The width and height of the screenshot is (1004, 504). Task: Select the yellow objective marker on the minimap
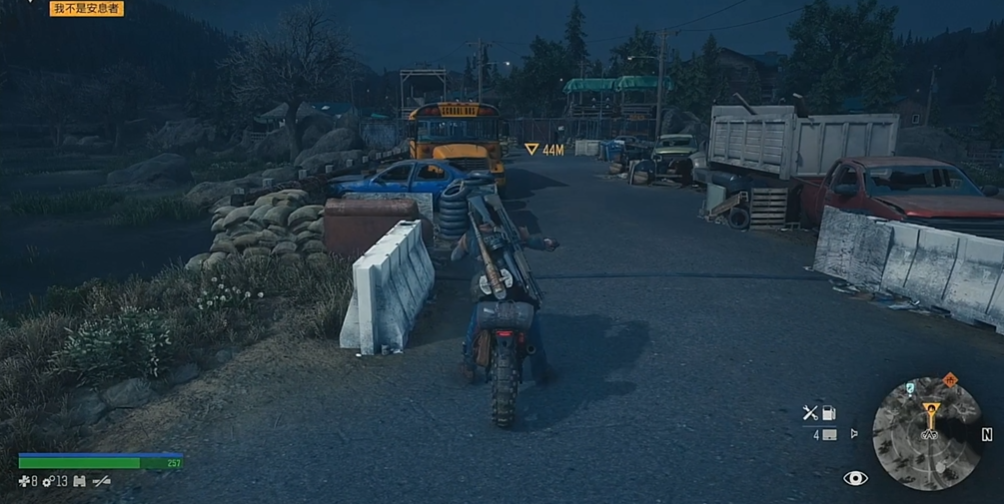coord(930,410)
